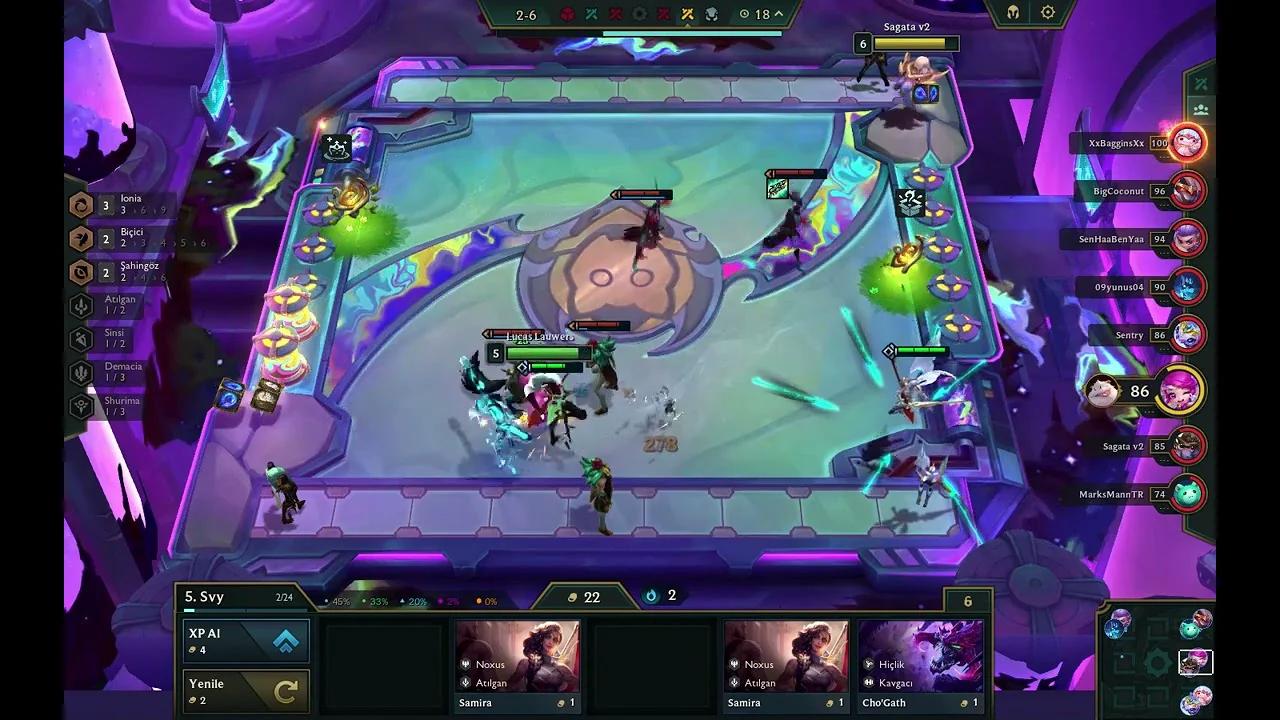Click the blue streak flame icon in shop bar
Screen dimensions: 1280x720
point(651,596)
